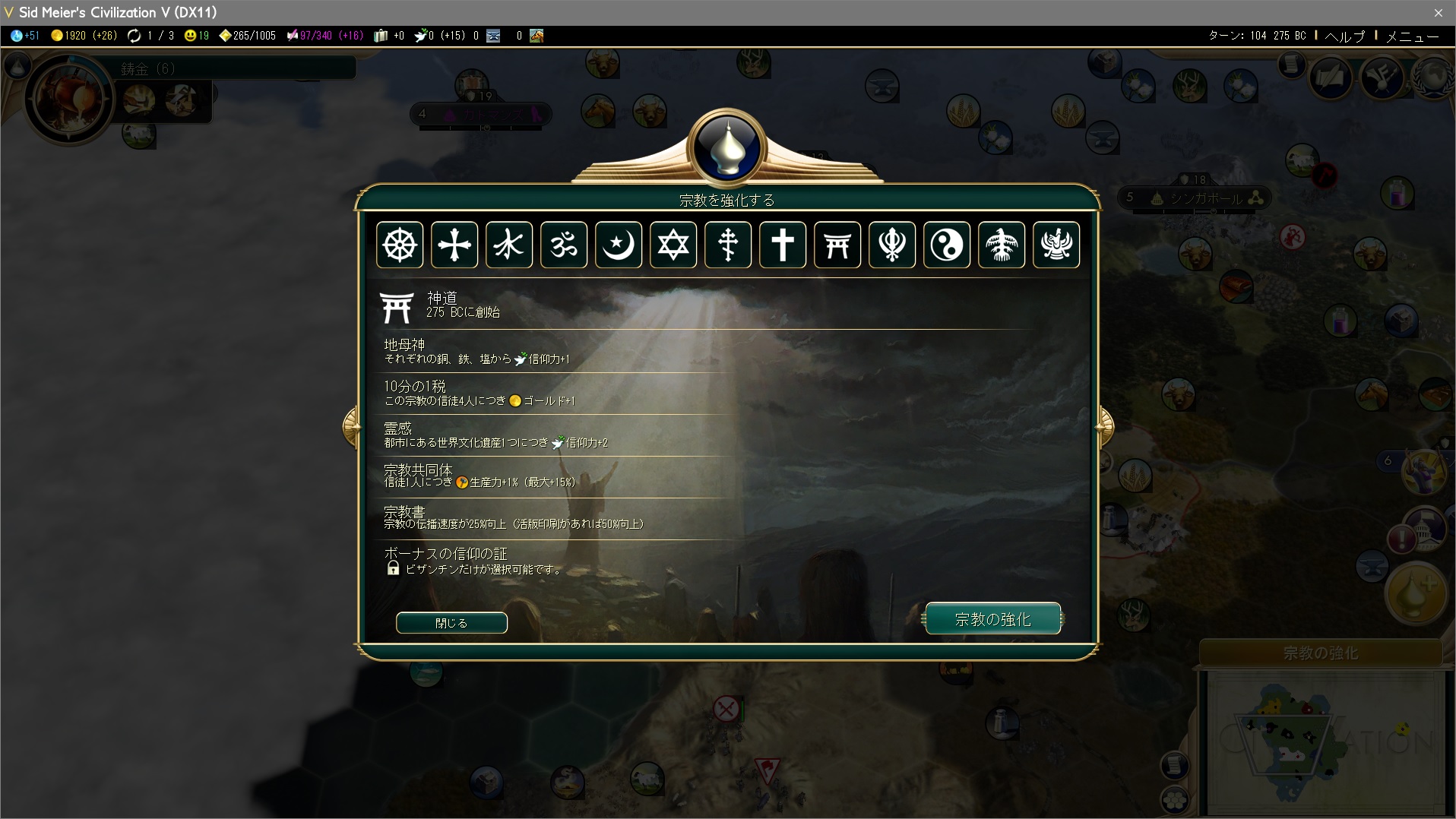Select the Buddhism dharma wheel icon

(400, 245)
